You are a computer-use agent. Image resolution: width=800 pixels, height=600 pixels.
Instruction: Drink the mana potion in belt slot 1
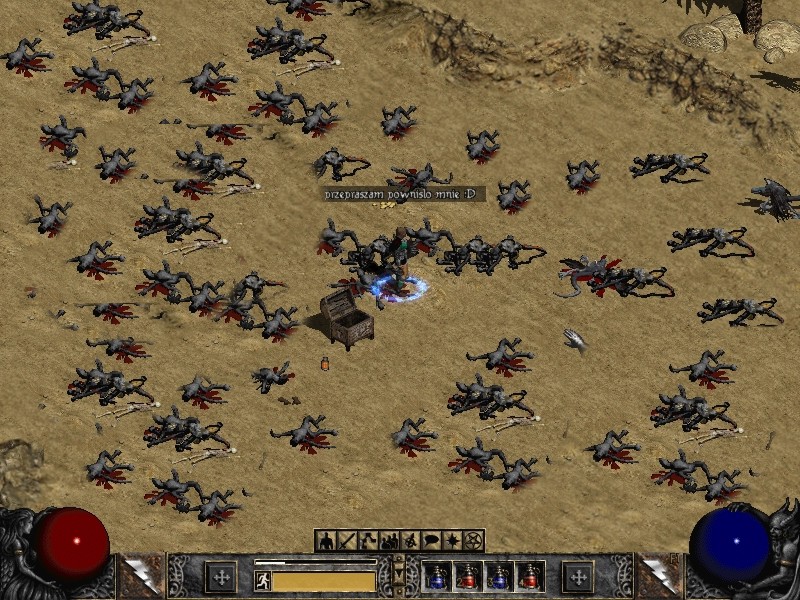pos(437,576)
